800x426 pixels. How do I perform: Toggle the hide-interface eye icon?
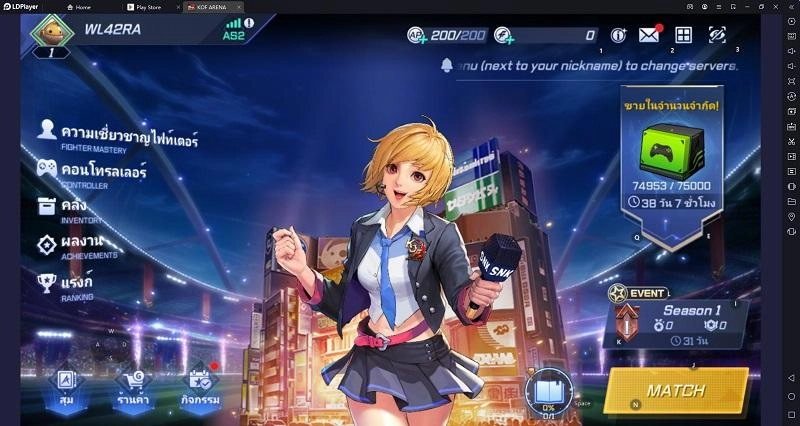tap(717, 35)
